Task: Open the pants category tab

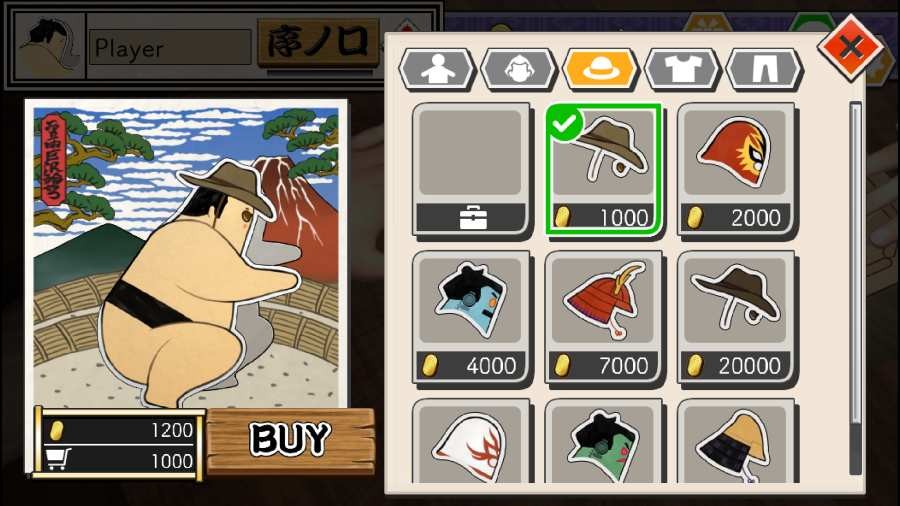Action: point(764,69)
